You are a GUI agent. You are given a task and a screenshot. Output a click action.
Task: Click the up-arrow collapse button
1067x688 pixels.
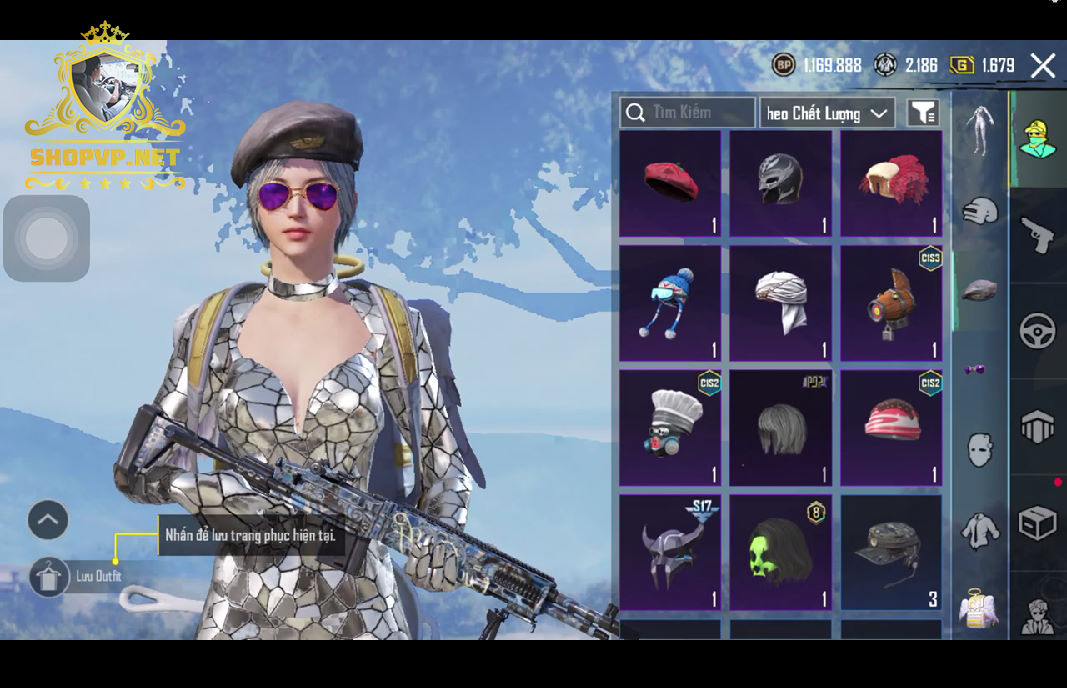[x=48, y=520]
